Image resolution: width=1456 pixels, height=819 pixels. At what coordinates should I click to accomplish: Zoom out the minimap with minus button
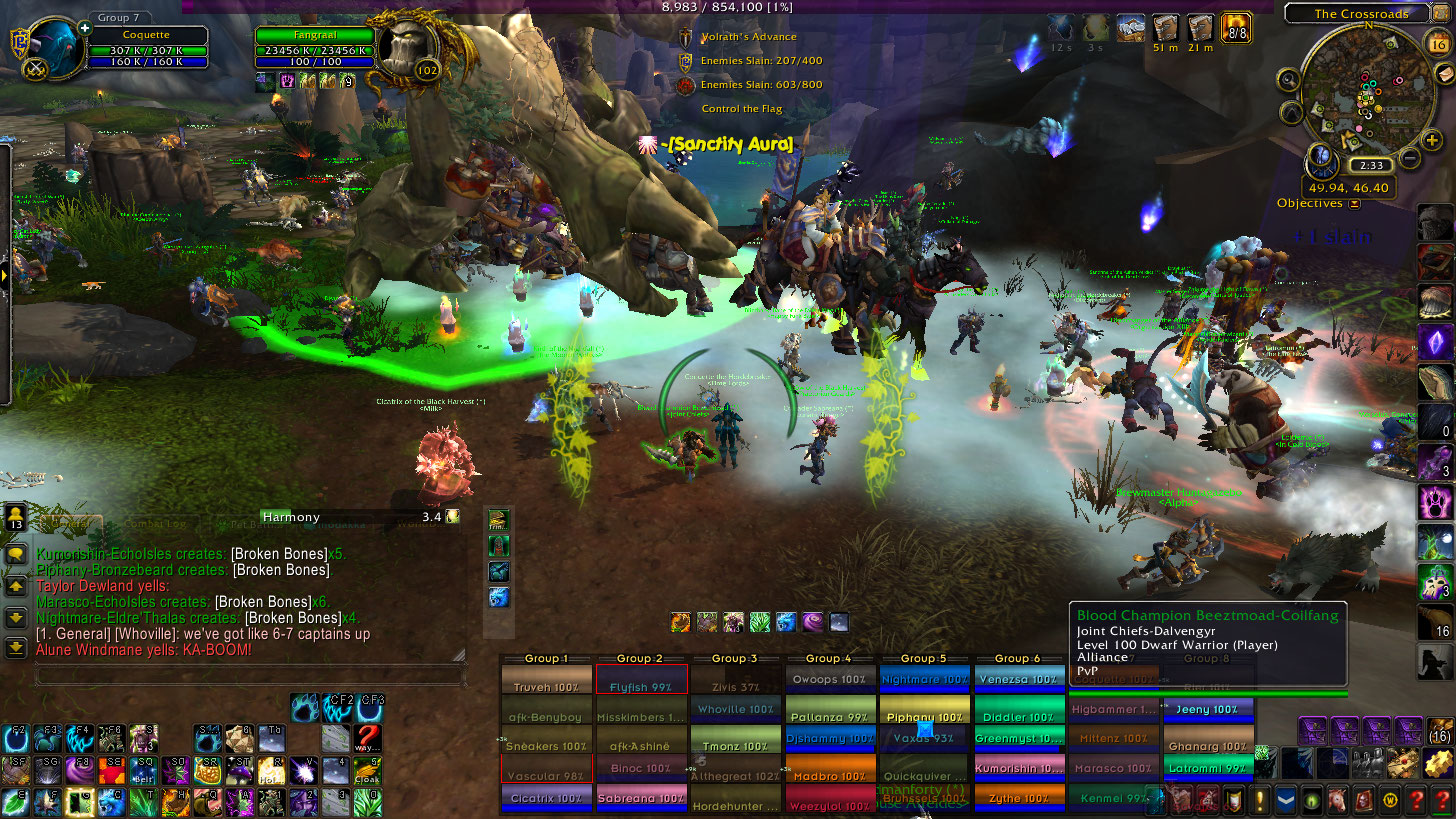coord(1409,157)
